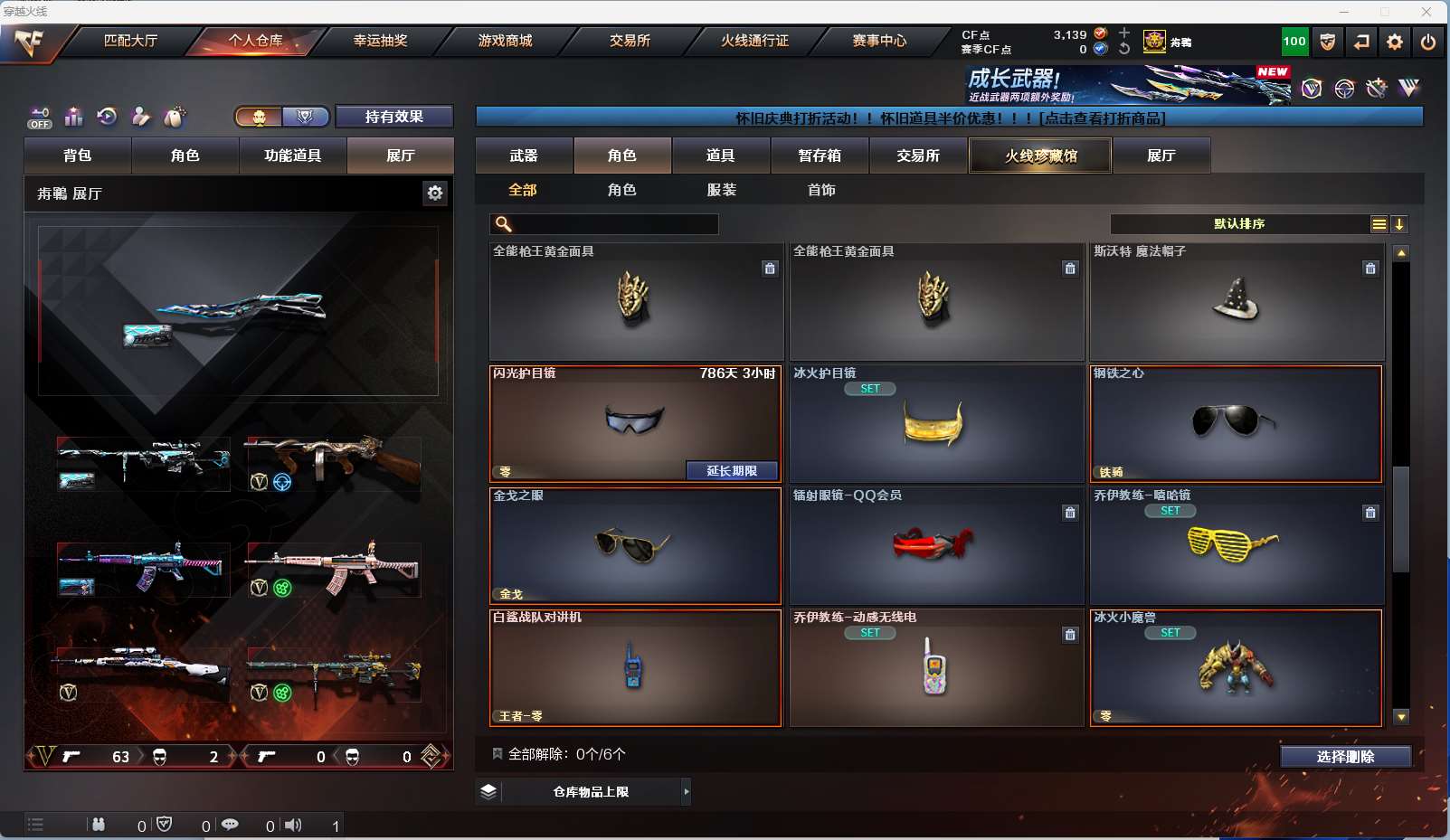
Task: Open the 暂存箱 temporary storage tab
Action: coord(820,156)
